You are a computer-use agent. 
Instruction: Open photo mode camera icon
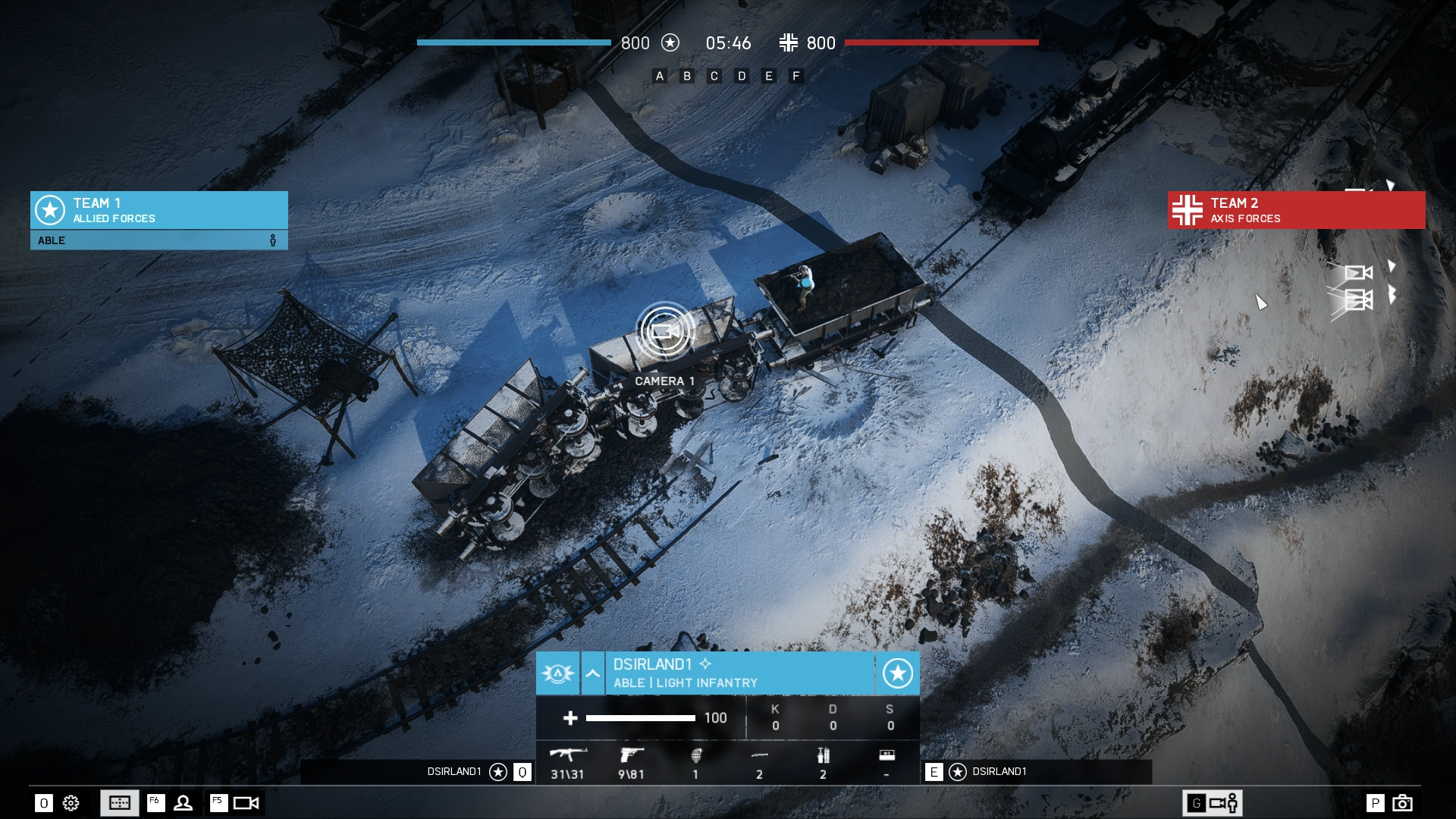point(1402,803)
